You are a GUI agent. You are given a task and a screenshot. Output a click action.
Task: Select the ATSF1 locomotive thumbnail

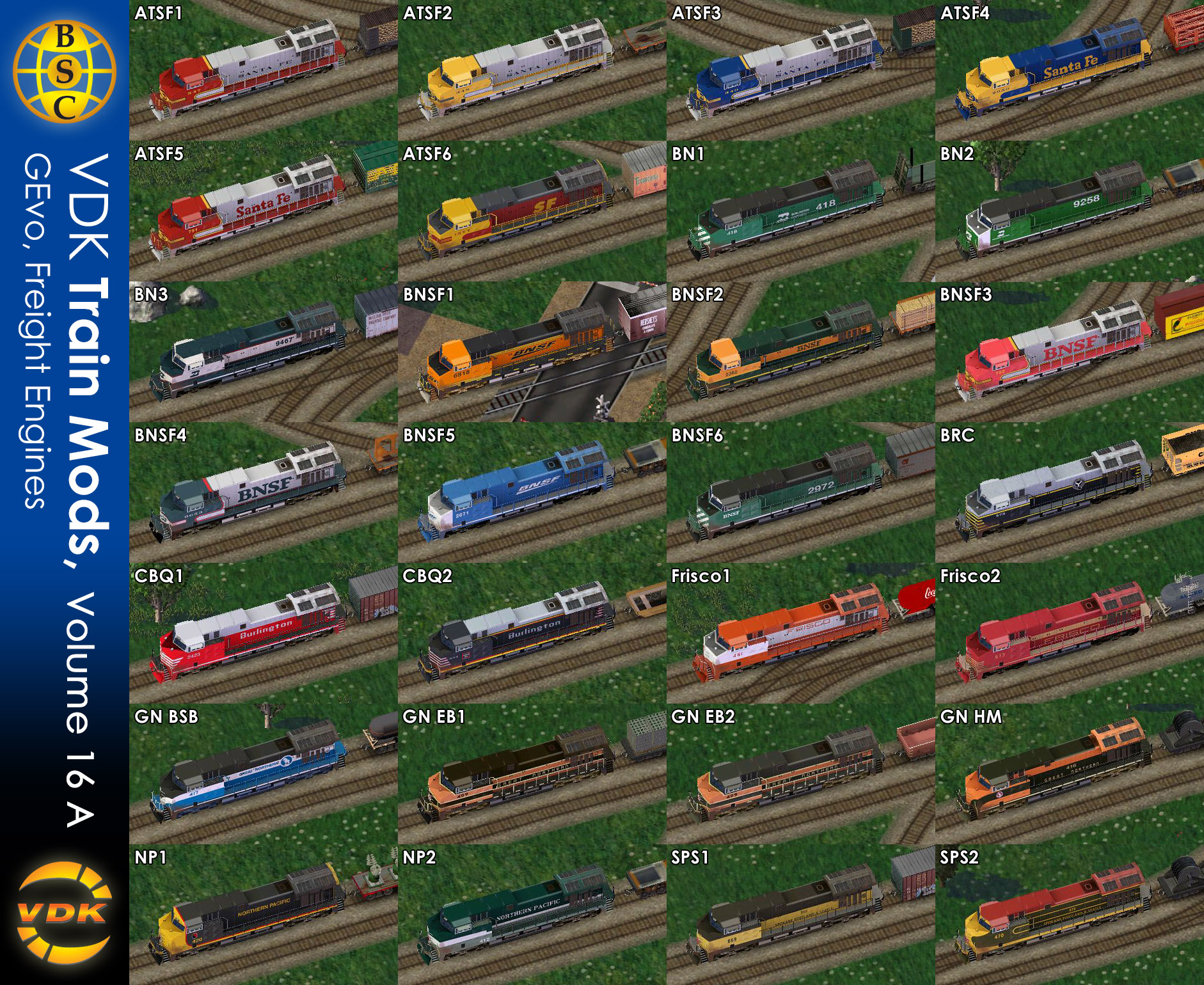[263, 70]
